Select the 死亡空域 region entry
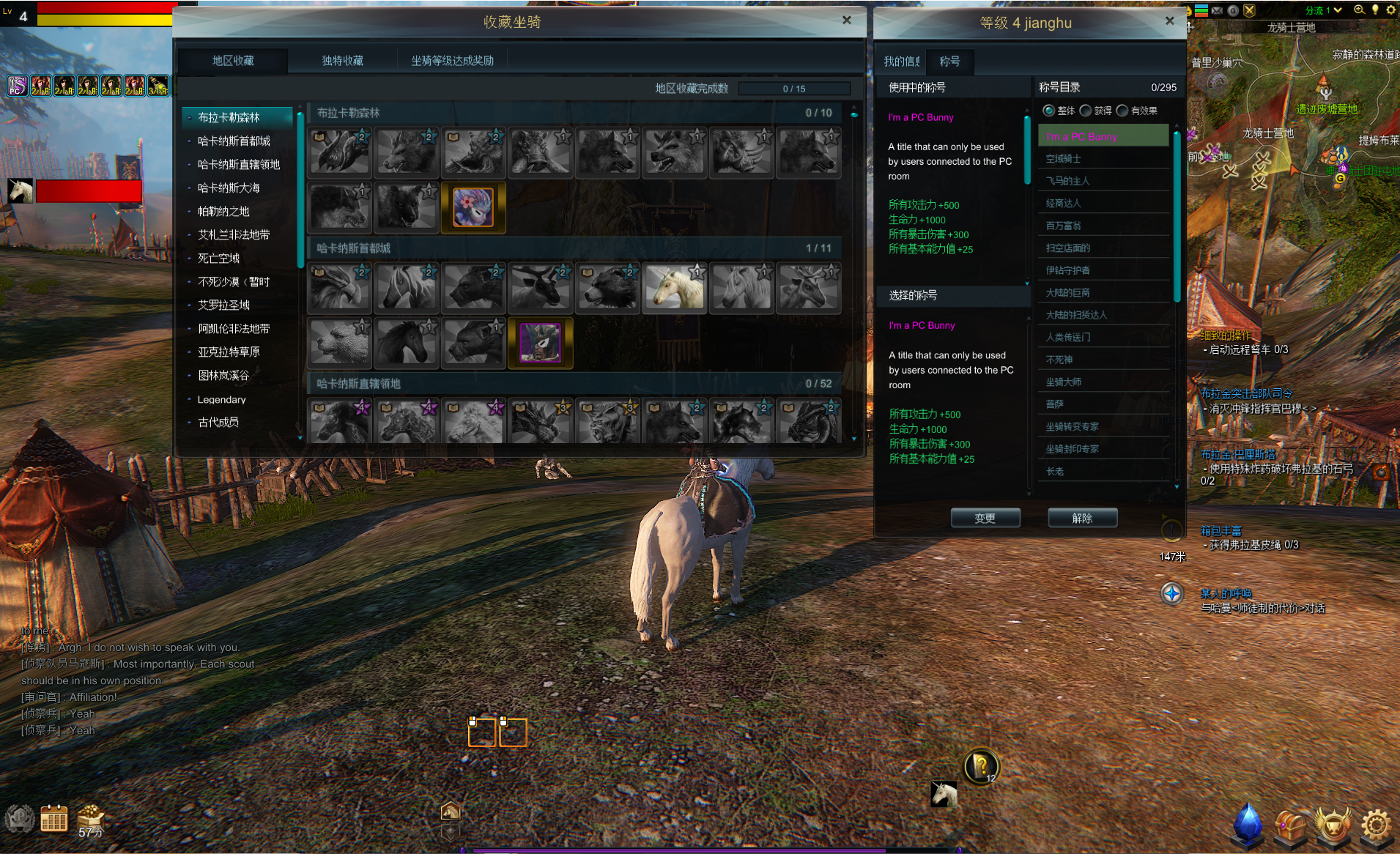The image size is (1400, 854). click(x=218, y=259)
